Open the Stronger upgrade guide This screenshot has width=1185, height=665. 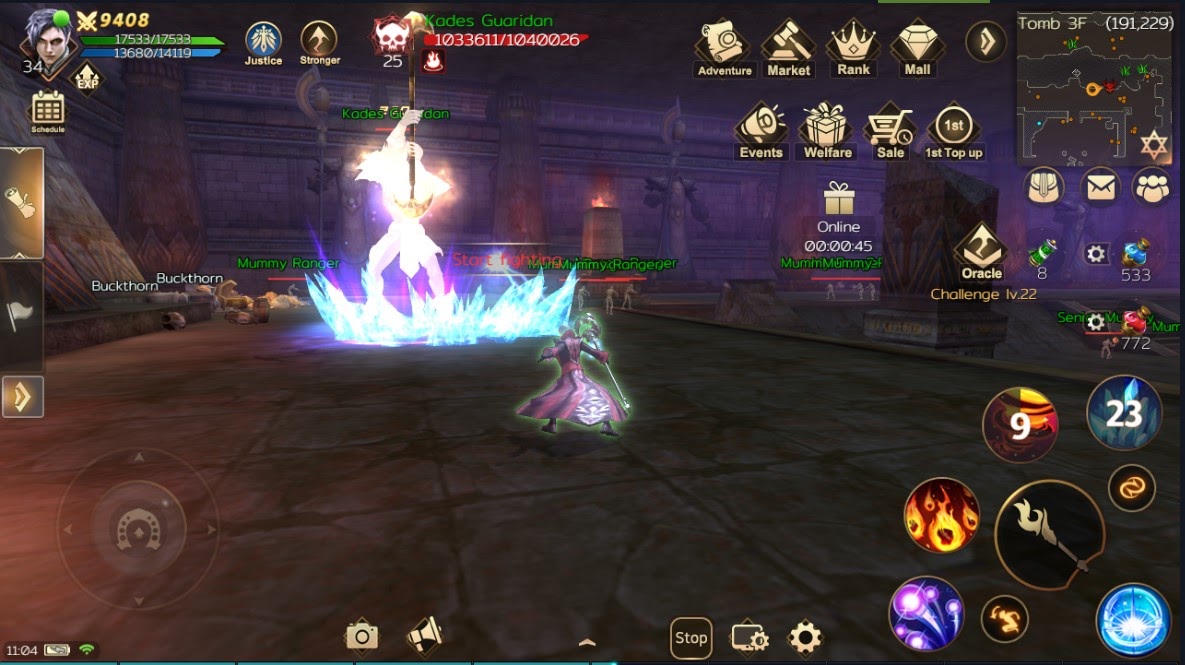click(x=319, y=43)
